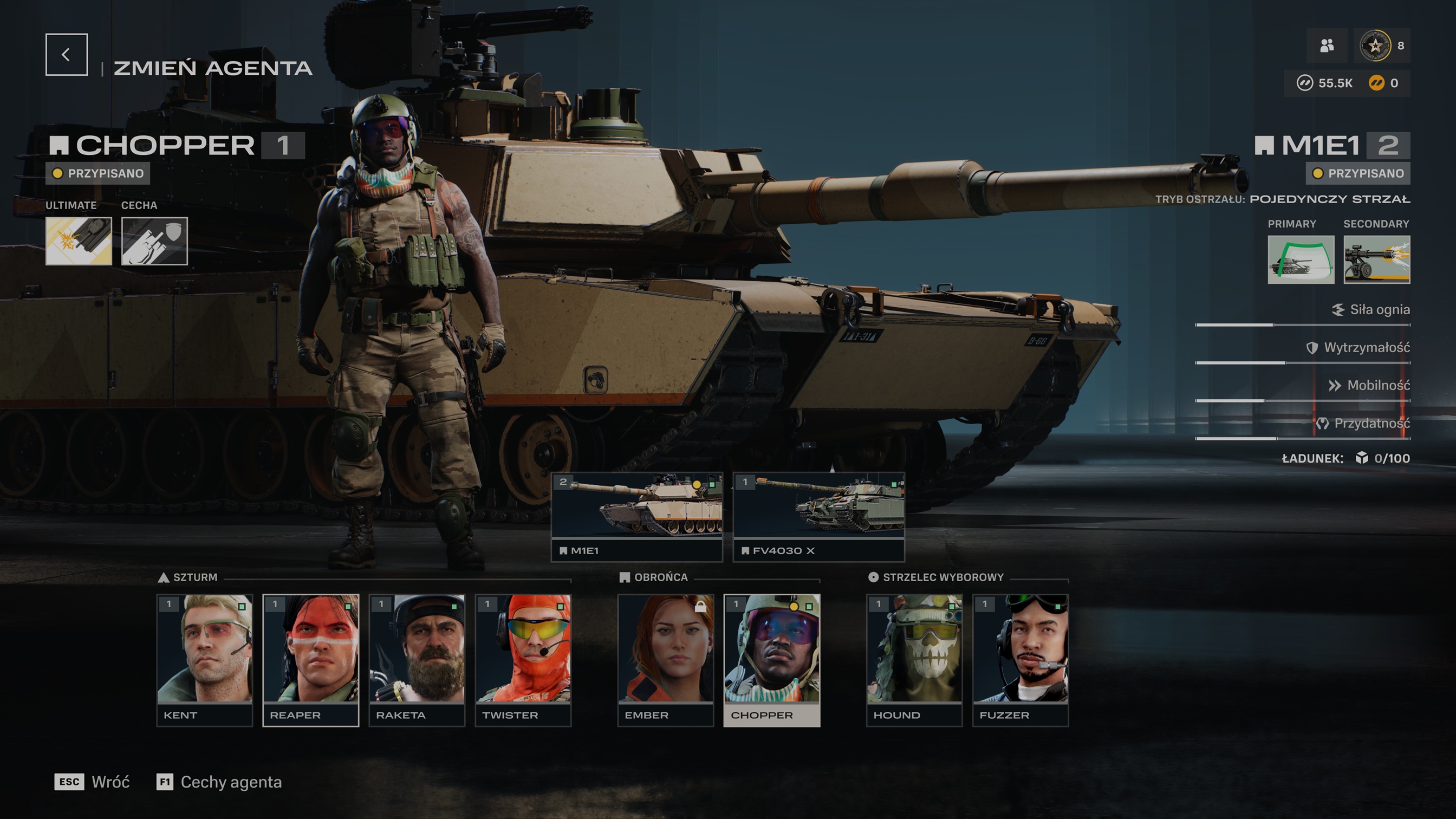
Task: Click the Wróć back option
Action: 92,782
